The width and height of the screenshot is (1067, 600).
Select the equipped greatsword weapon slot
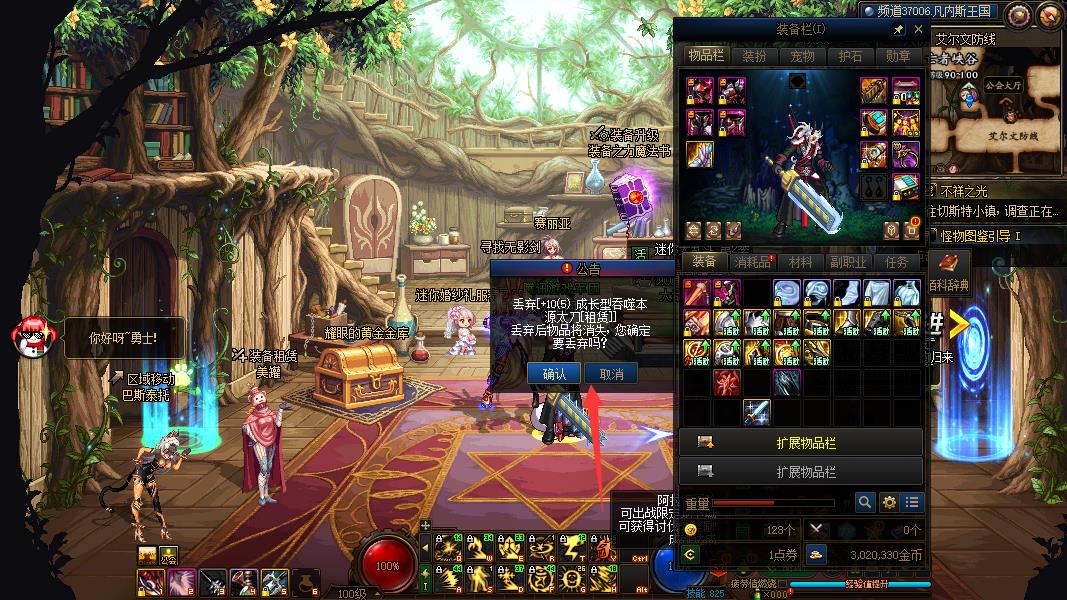coord(699,155)
